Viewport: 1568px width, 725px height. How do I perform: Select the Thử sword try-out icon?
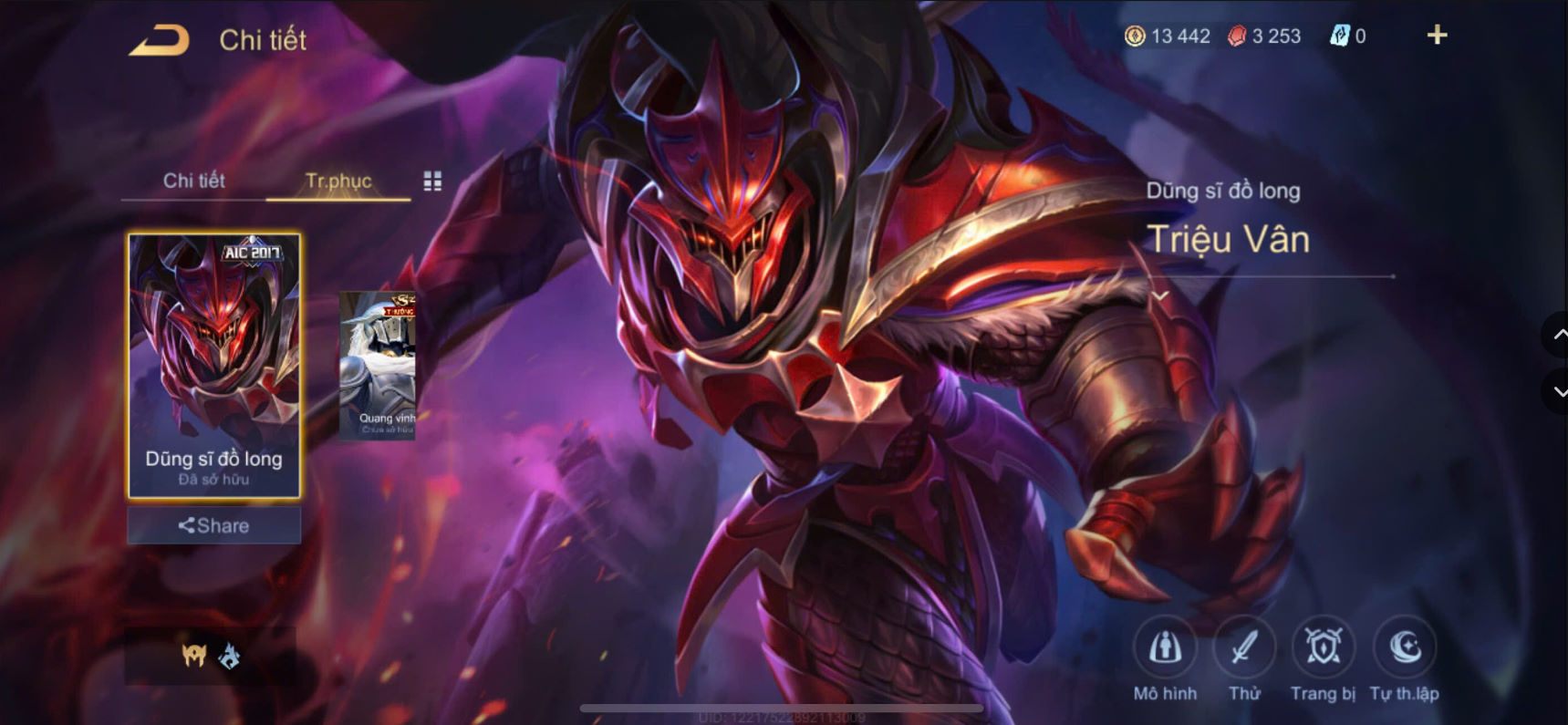coord(1247,649)
